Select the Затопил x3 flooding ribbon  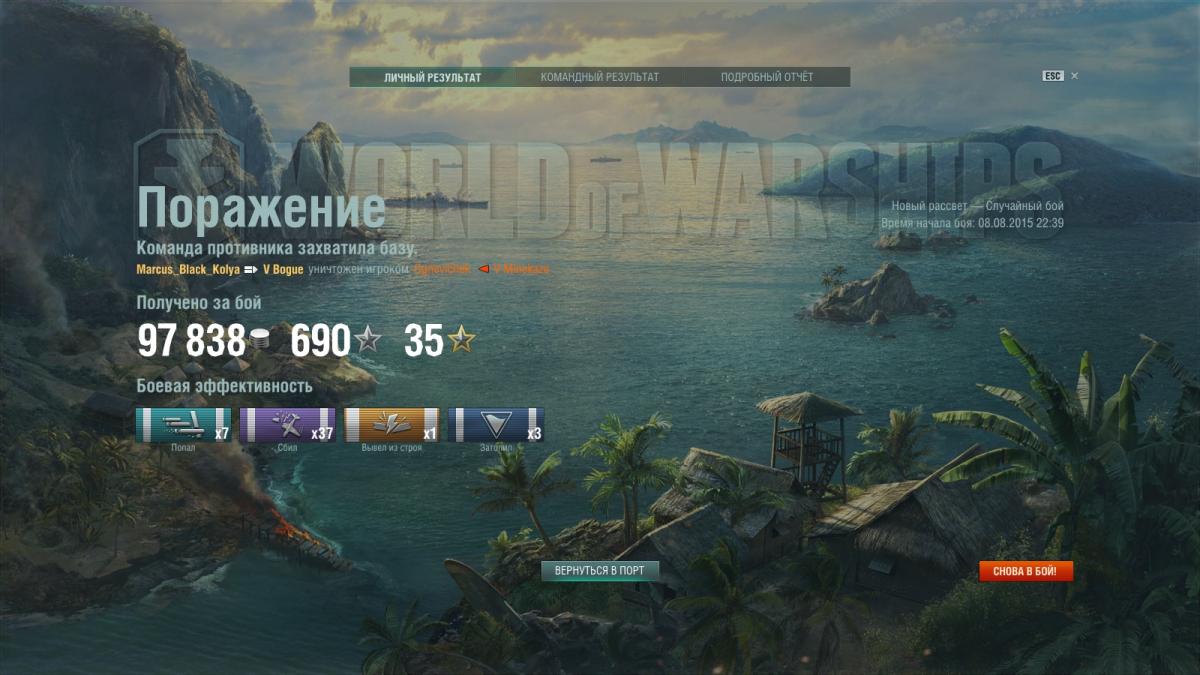[496, 425]
